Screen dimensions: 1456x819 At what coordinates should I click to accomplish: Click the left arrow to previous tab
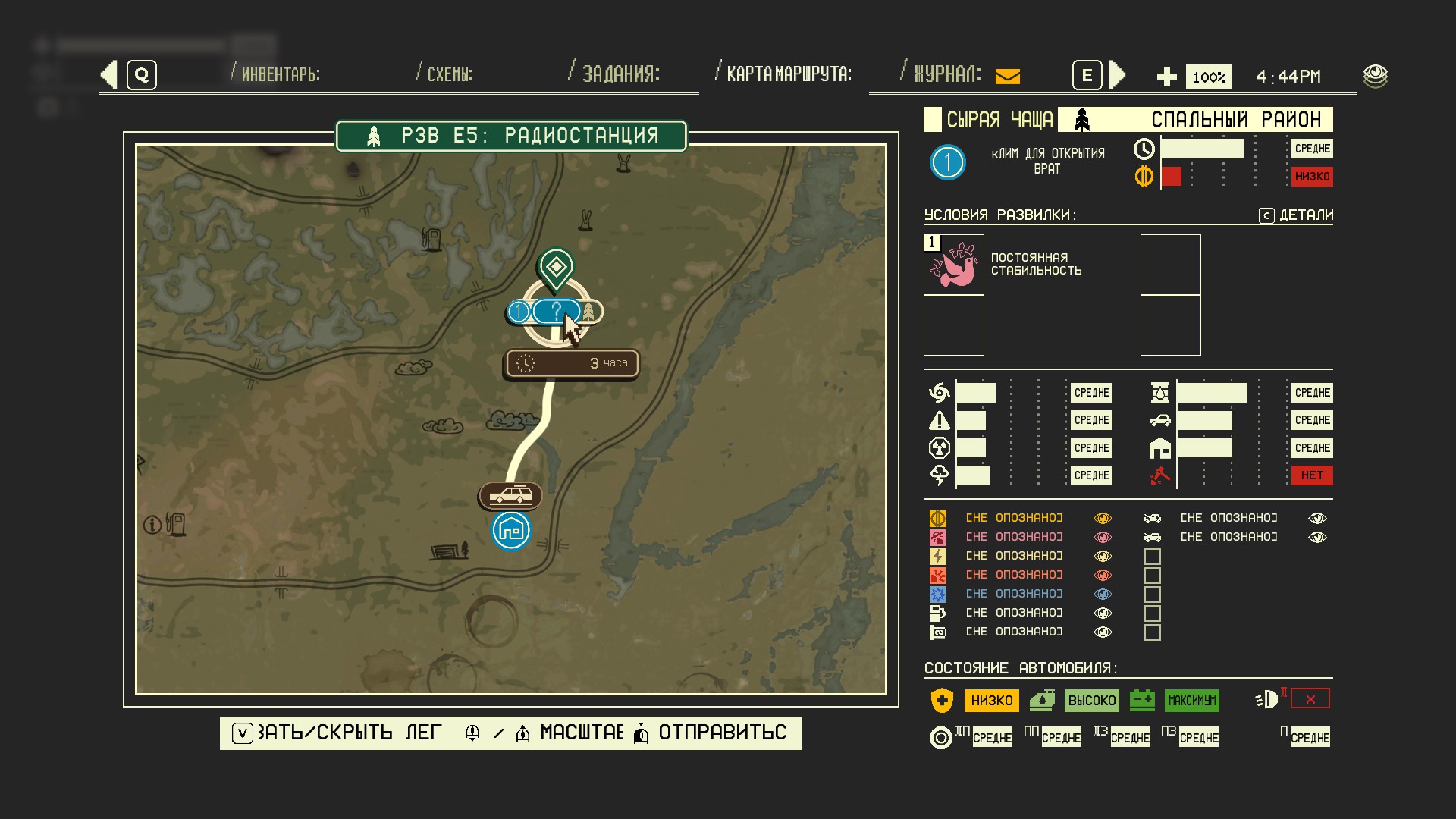[x=109, y=74]
